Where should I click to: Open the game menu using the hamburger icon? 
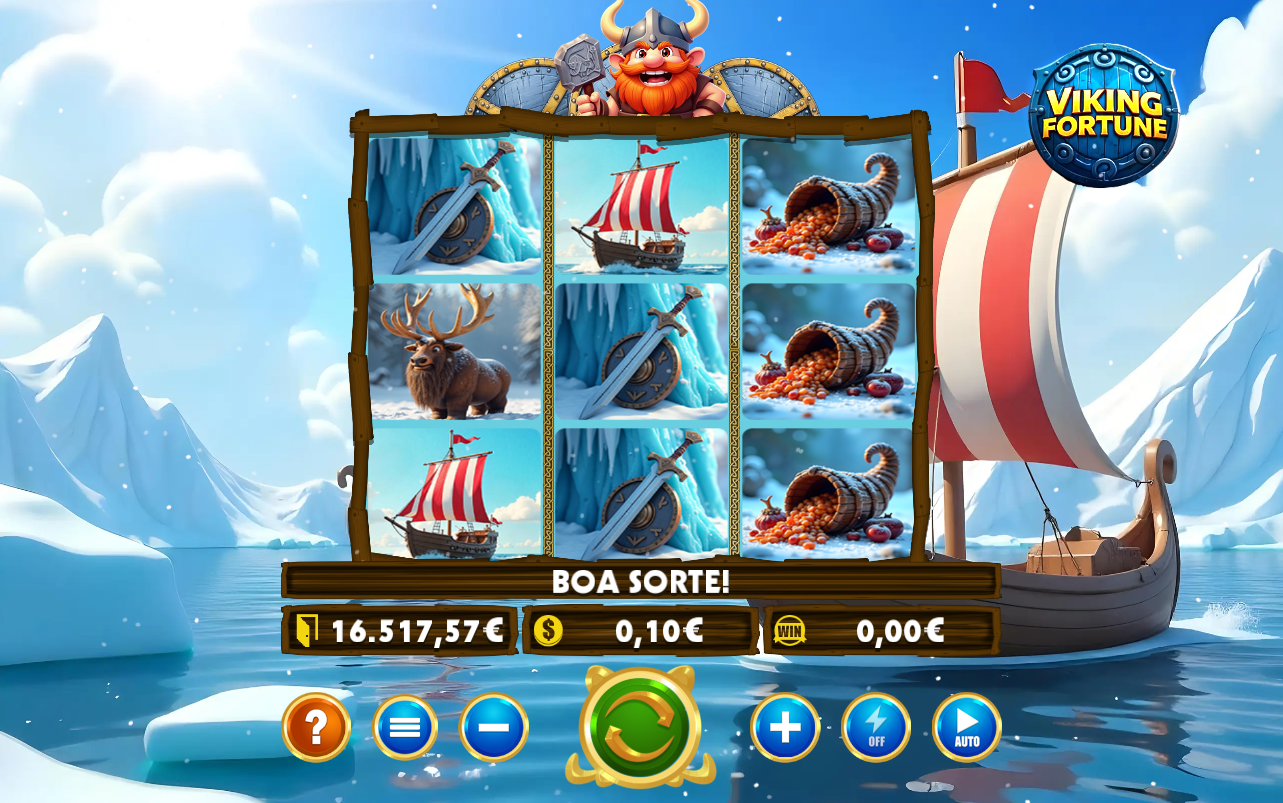pos(404,728)
